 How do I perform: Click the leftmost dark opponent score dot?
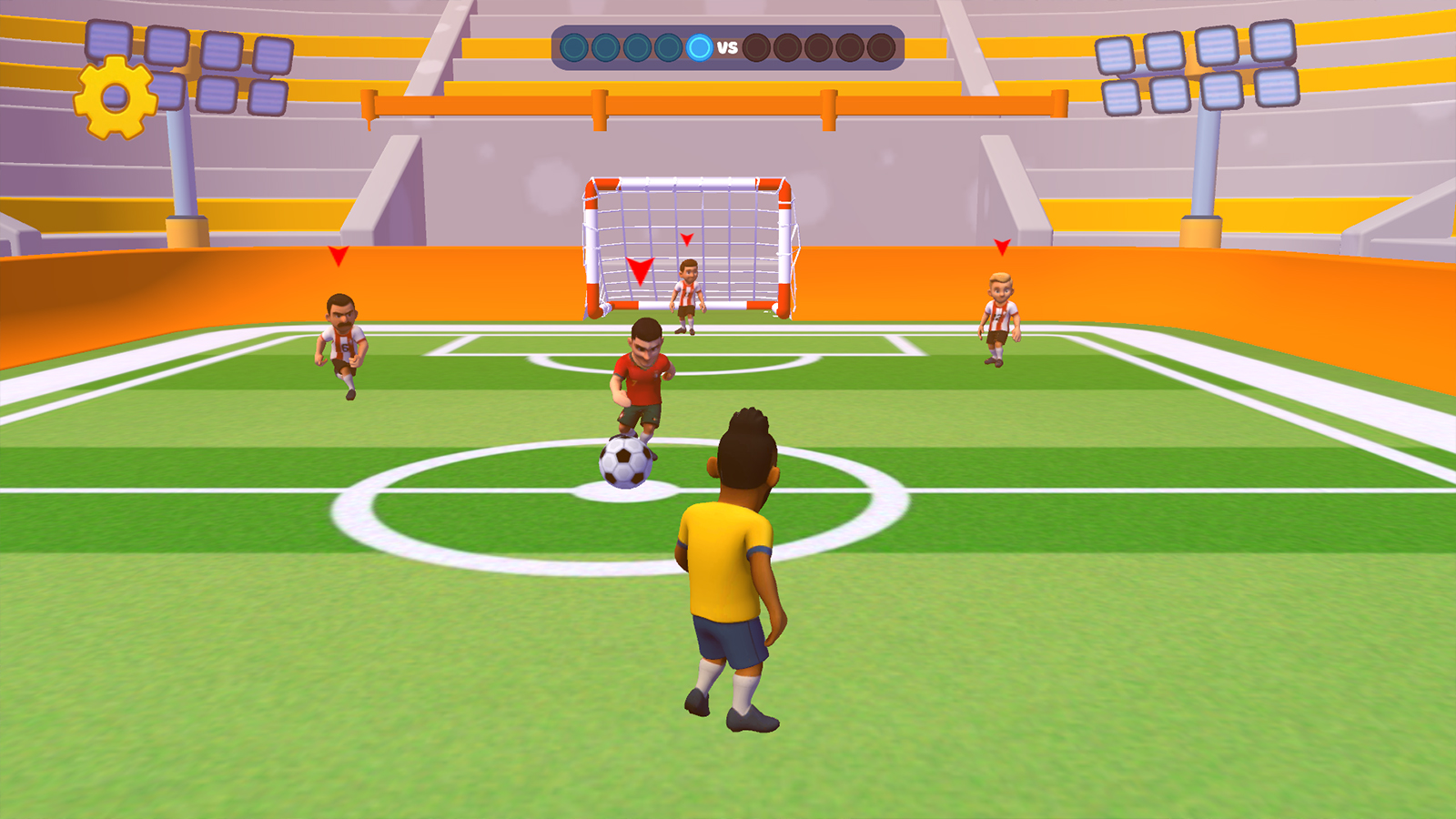point(755,45)
